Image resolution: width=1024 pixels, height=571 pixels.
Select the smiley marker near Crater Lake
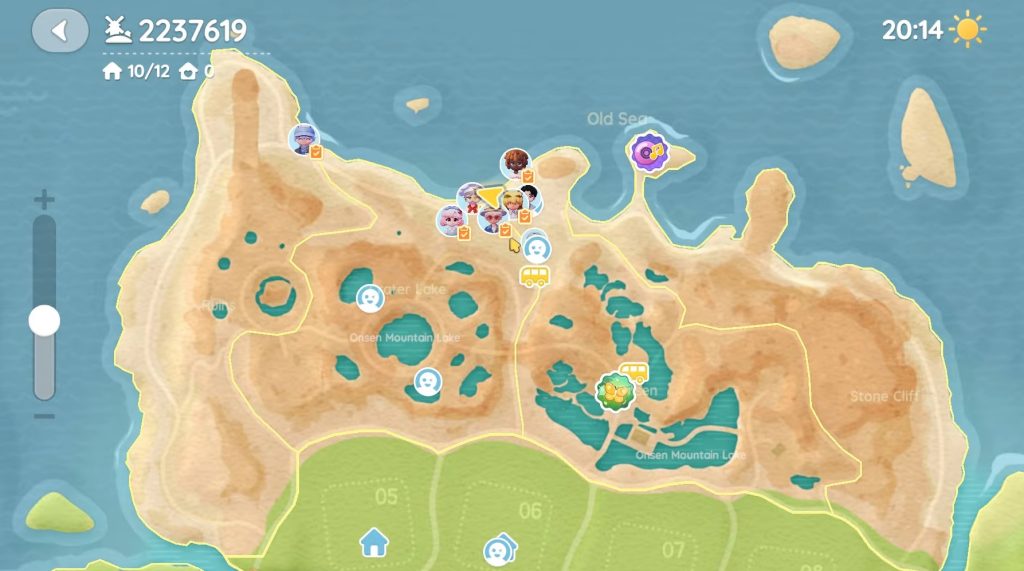point(370,298)
